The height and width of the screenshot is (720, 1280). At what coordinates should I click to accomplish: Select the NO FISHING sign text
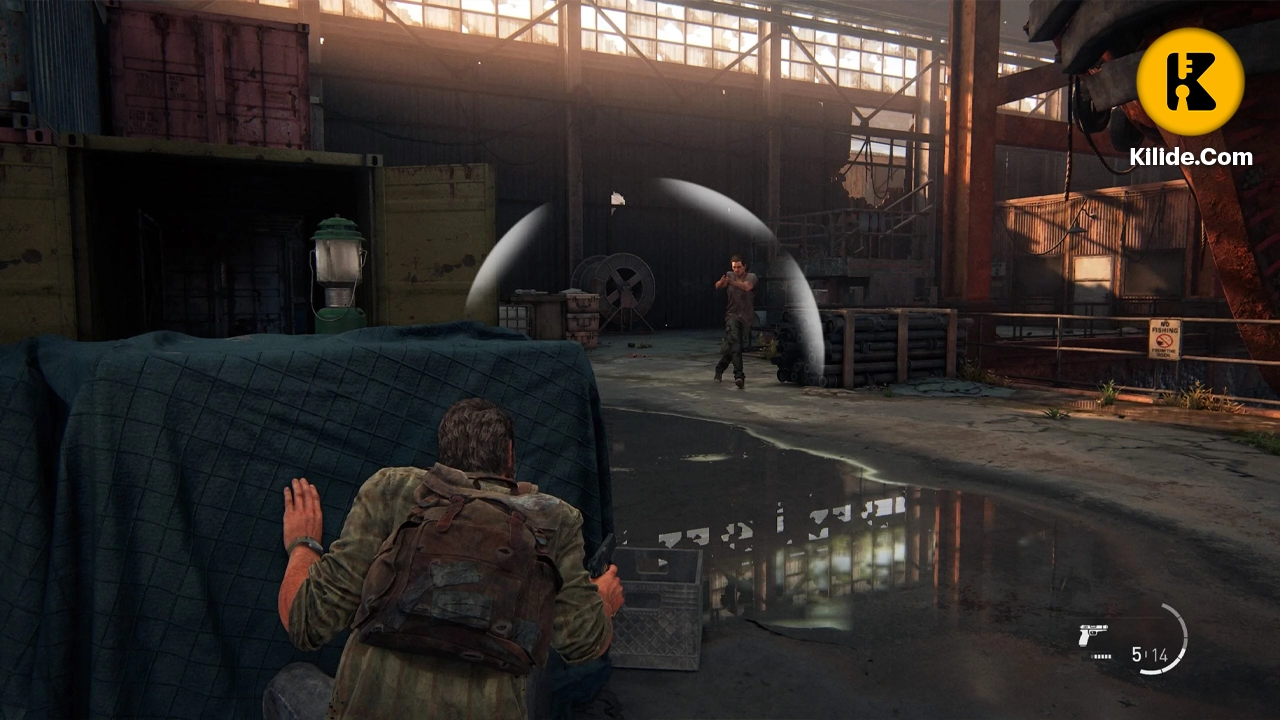[1165, 327]
